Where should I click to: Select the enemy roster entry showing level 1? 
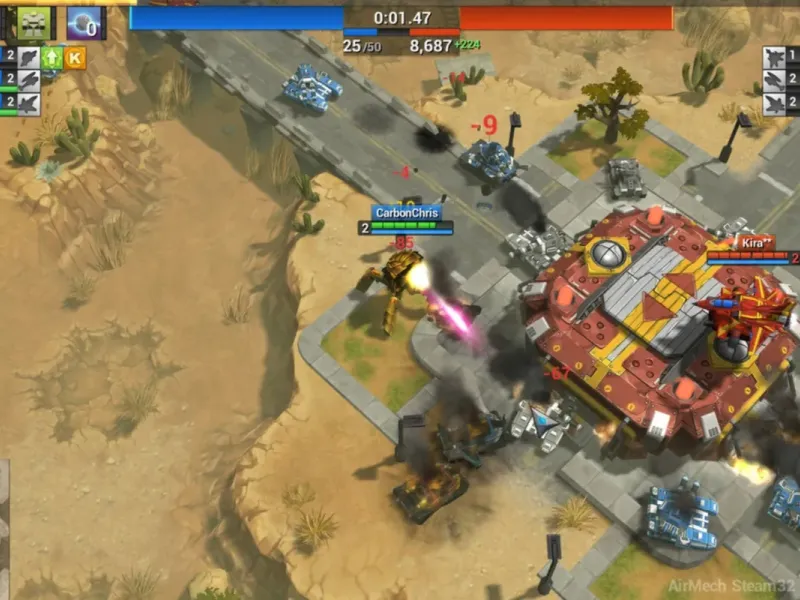point(779,57)
